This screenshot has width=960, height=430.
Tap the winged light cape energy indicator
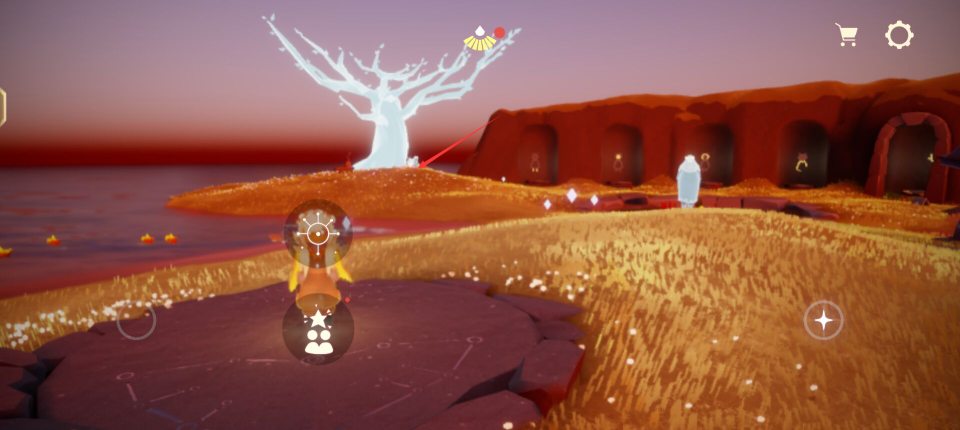point(481,40)
